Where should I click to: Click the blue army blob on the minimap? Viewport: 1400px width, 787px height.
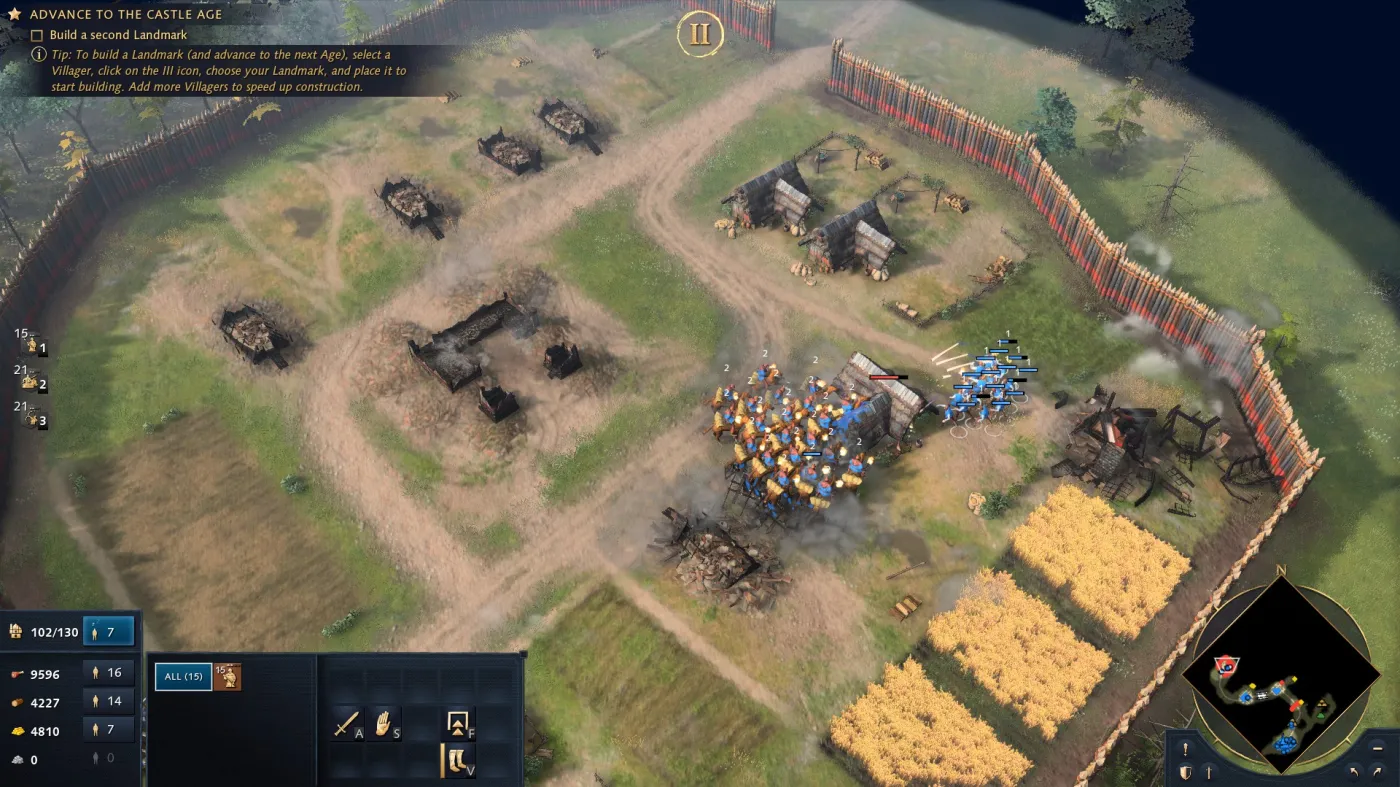click(x=1286, y=746)
